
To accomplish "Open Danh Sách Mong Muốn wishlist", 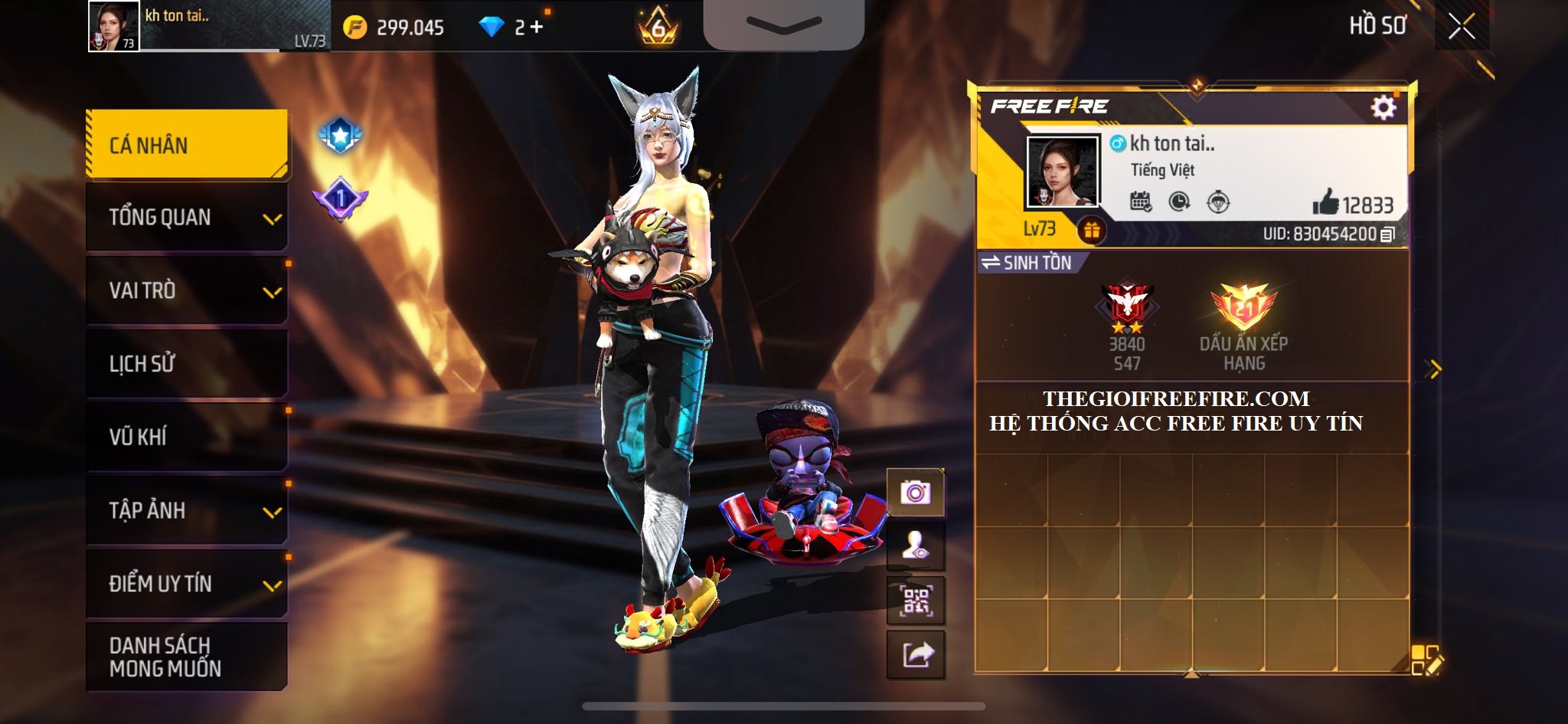I will click(x=187, y=657).
